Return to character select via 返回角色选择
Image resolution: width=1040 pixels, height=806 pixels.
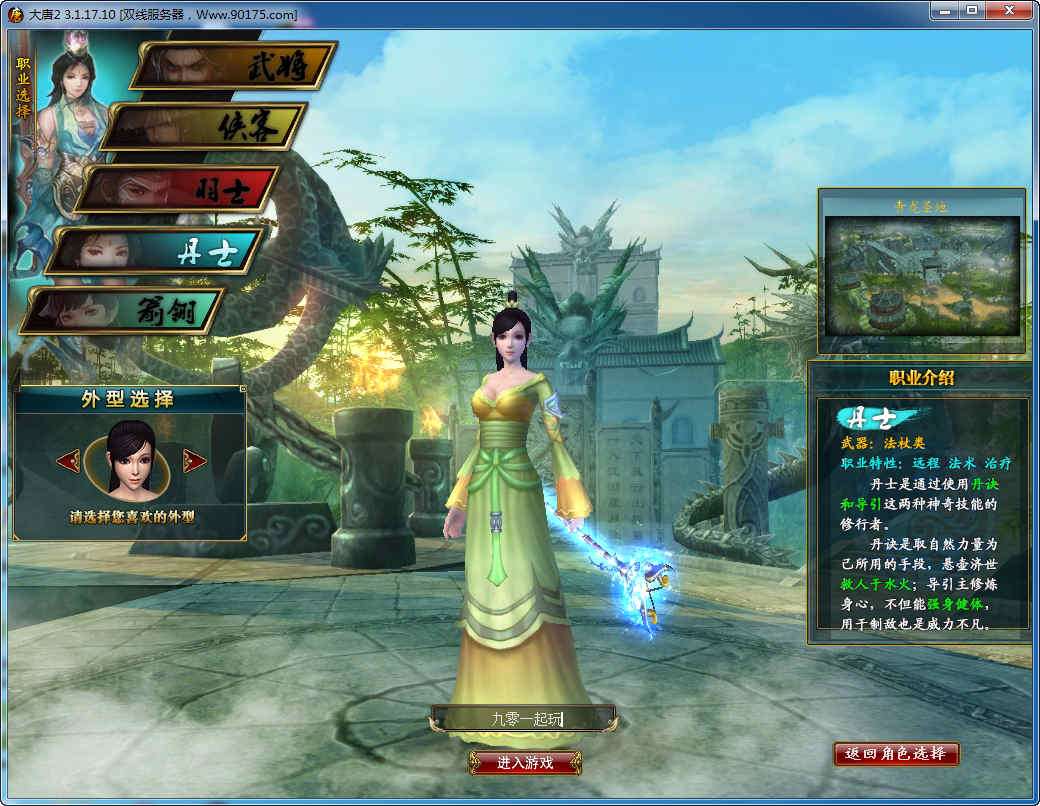click(896, 753)
